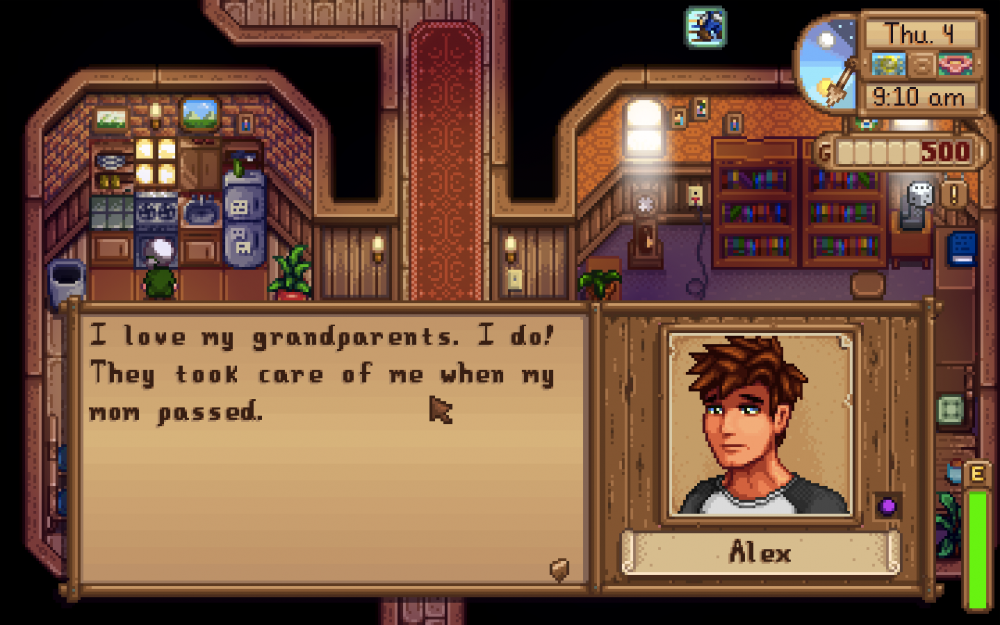Open the journal exclamation mark icon

[x=953, y=193]
